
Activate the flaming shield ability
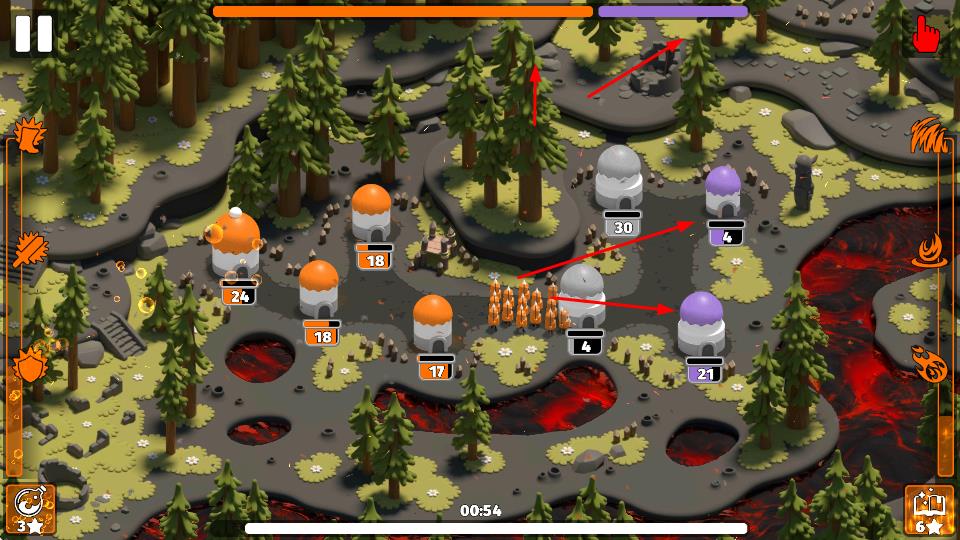pyautogui.click(x=30, y=365)
